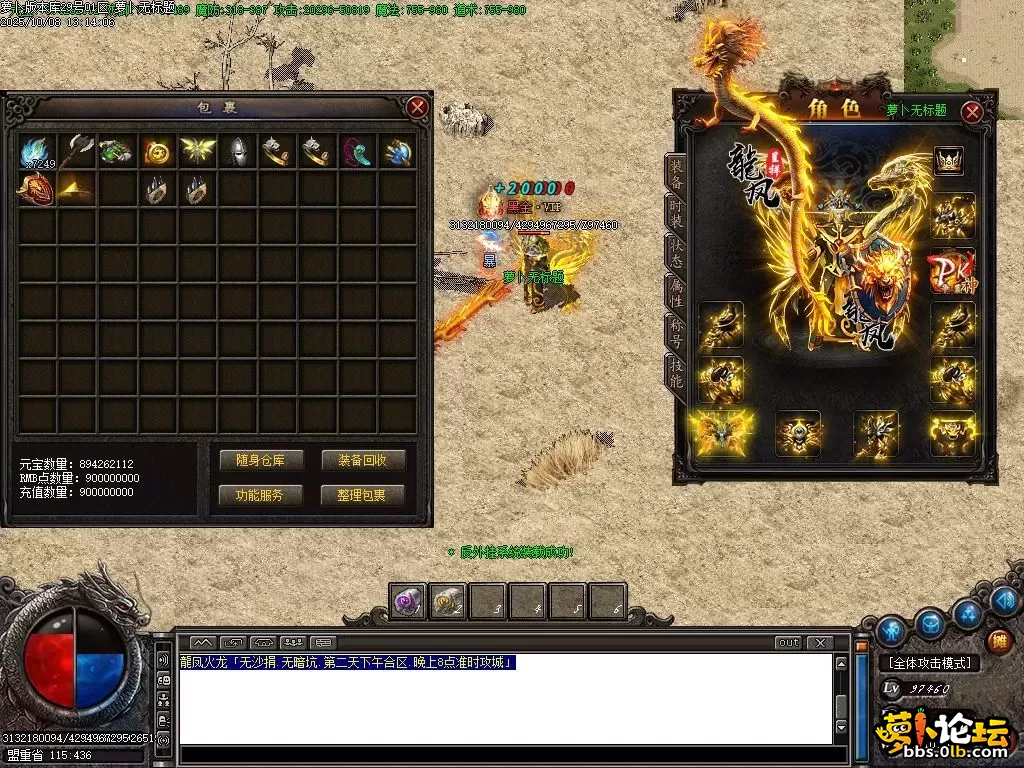The width and height of the screenshot is (1024, 768).
Task: Select the blue flame item stacked x7249
Action: [37, 151]
